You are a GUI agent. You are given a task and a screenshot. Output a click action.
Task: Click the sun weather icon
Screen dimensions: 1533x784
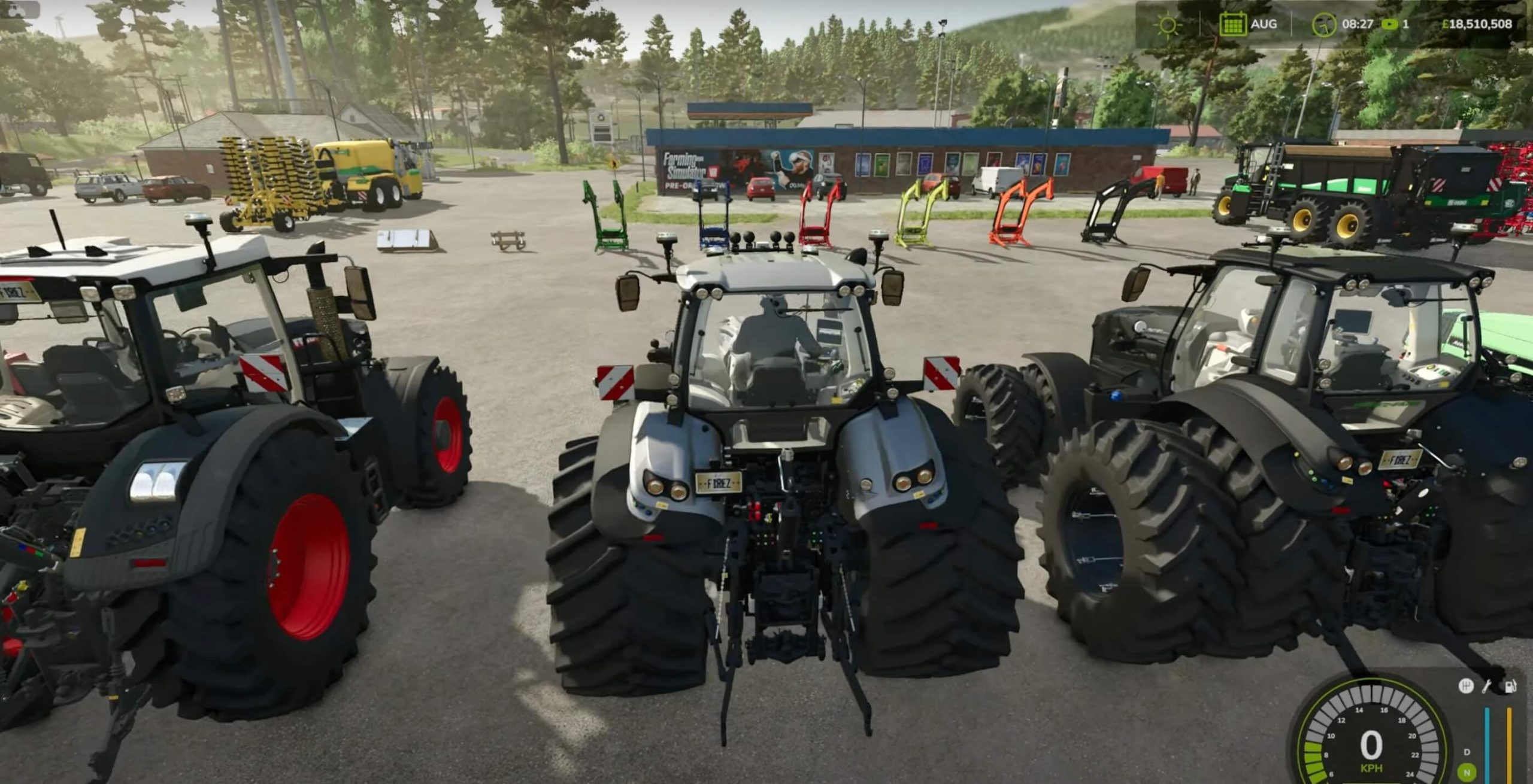point(1167,25)
